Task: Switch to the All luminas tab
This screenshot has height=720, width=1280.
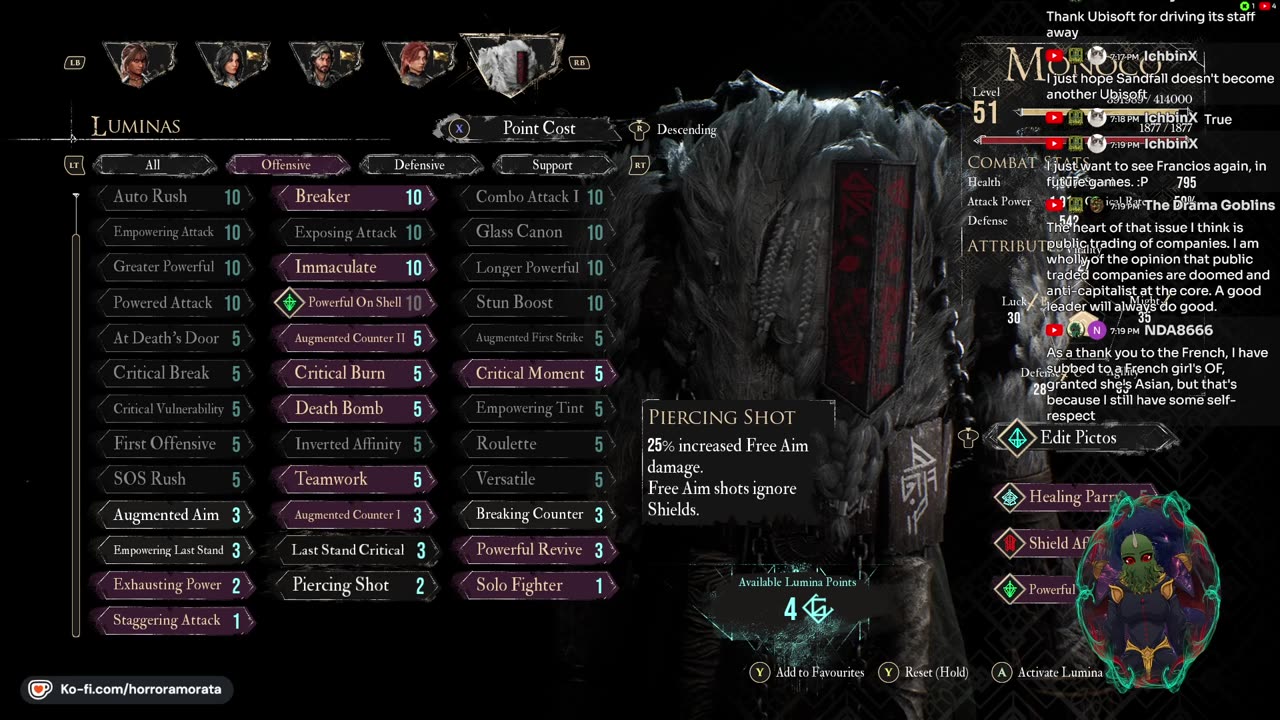Action: point(152,165)
